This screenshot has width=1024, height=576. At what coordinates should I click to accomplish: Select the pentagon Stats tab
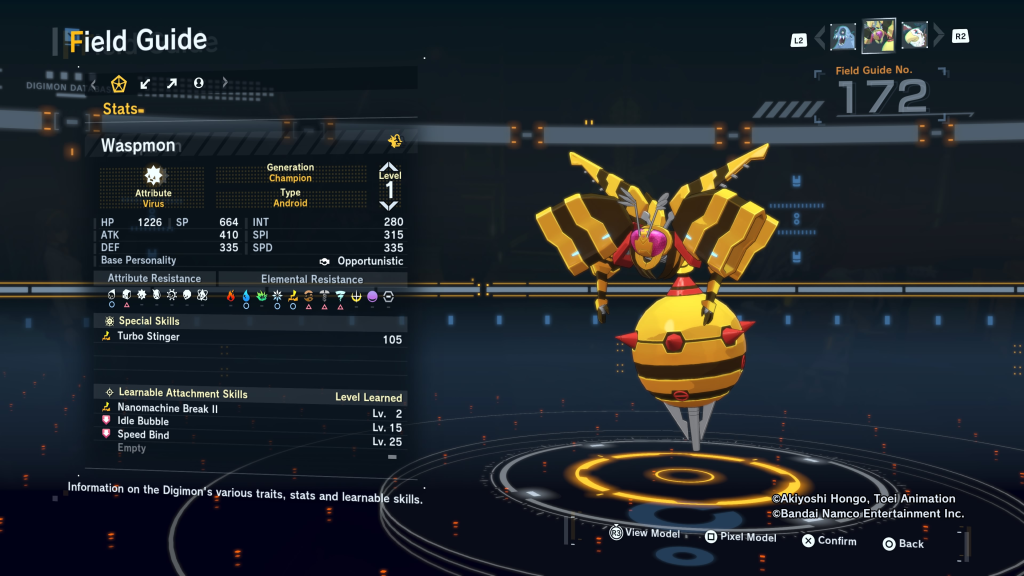coord(119,83)
